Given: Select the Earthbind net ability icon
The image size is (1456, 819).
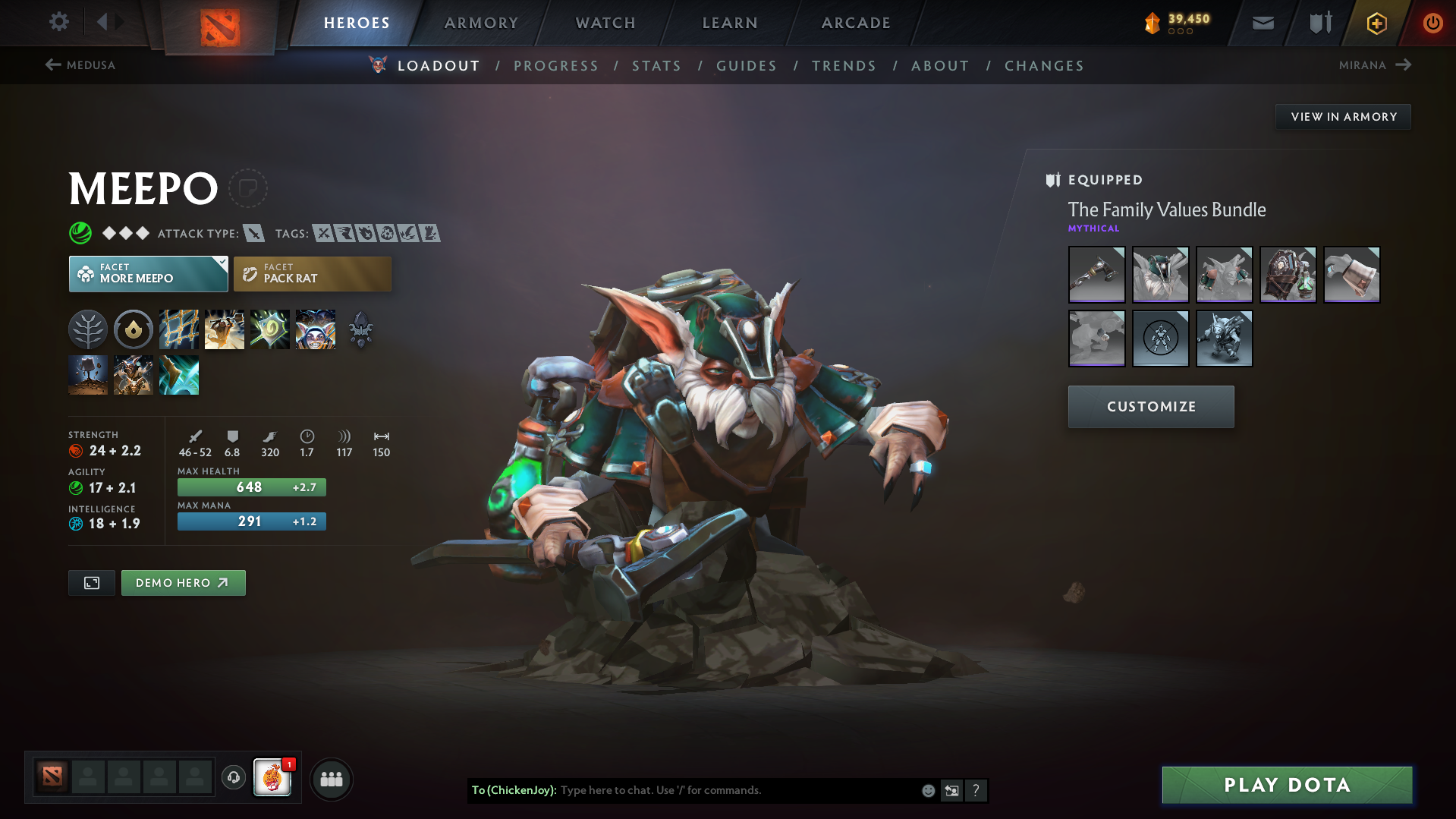Looking at the screenshot, I should click(179, 329).
